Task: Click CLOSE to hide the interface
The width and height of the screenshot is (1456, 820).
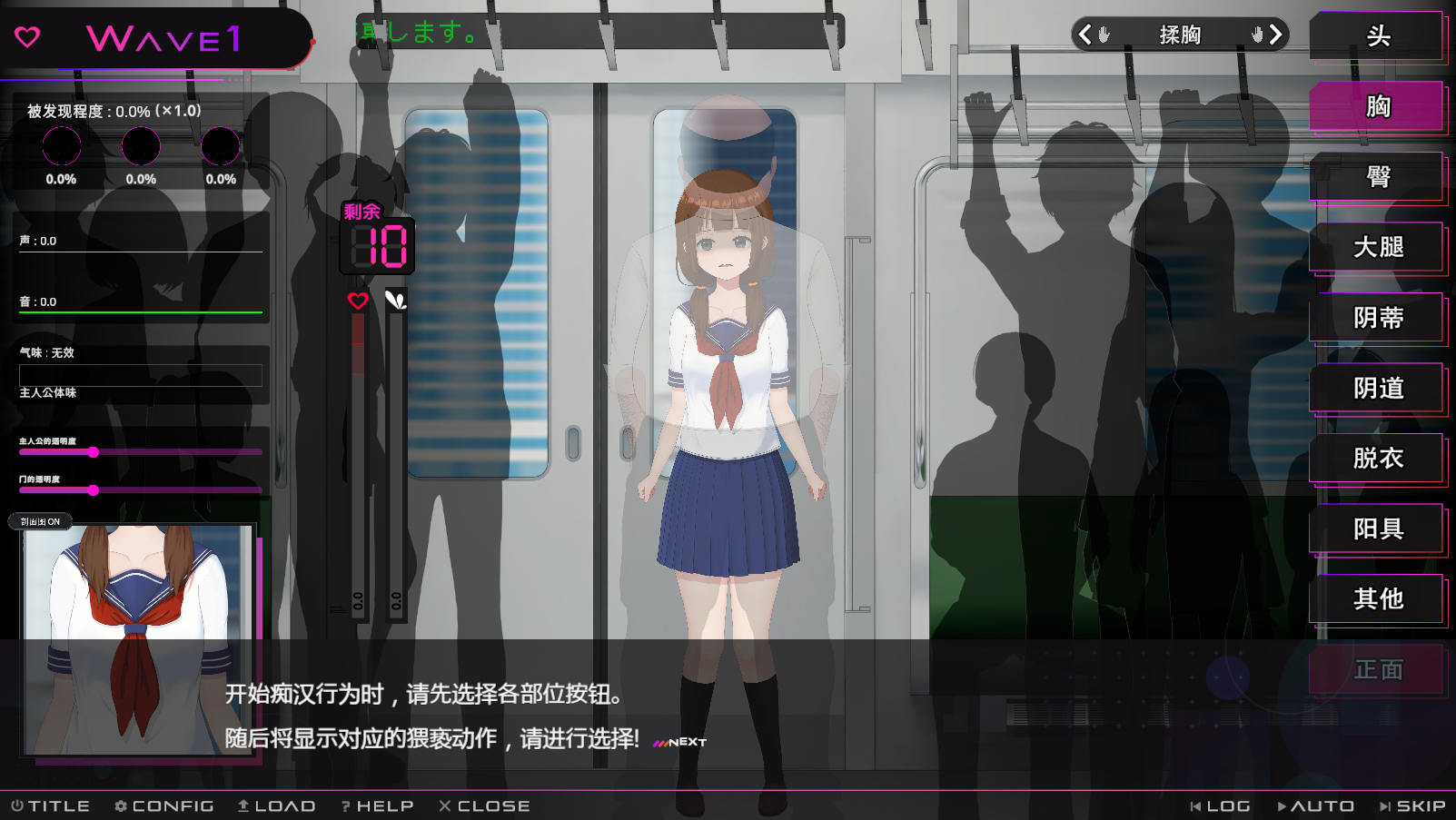Action: (484, 806)
